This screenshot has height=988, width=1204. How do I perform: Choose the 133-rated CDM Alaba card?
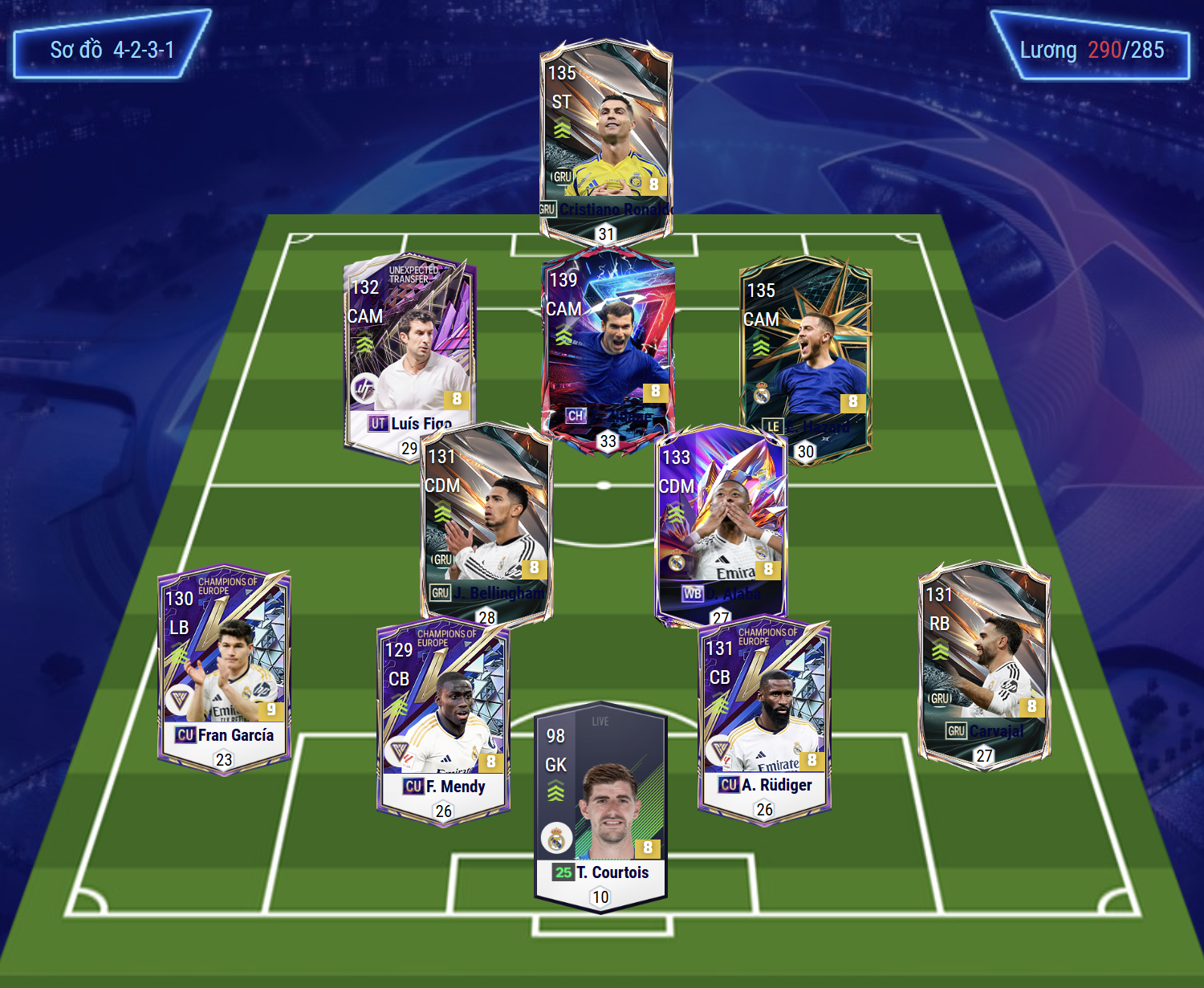(721, 522)
